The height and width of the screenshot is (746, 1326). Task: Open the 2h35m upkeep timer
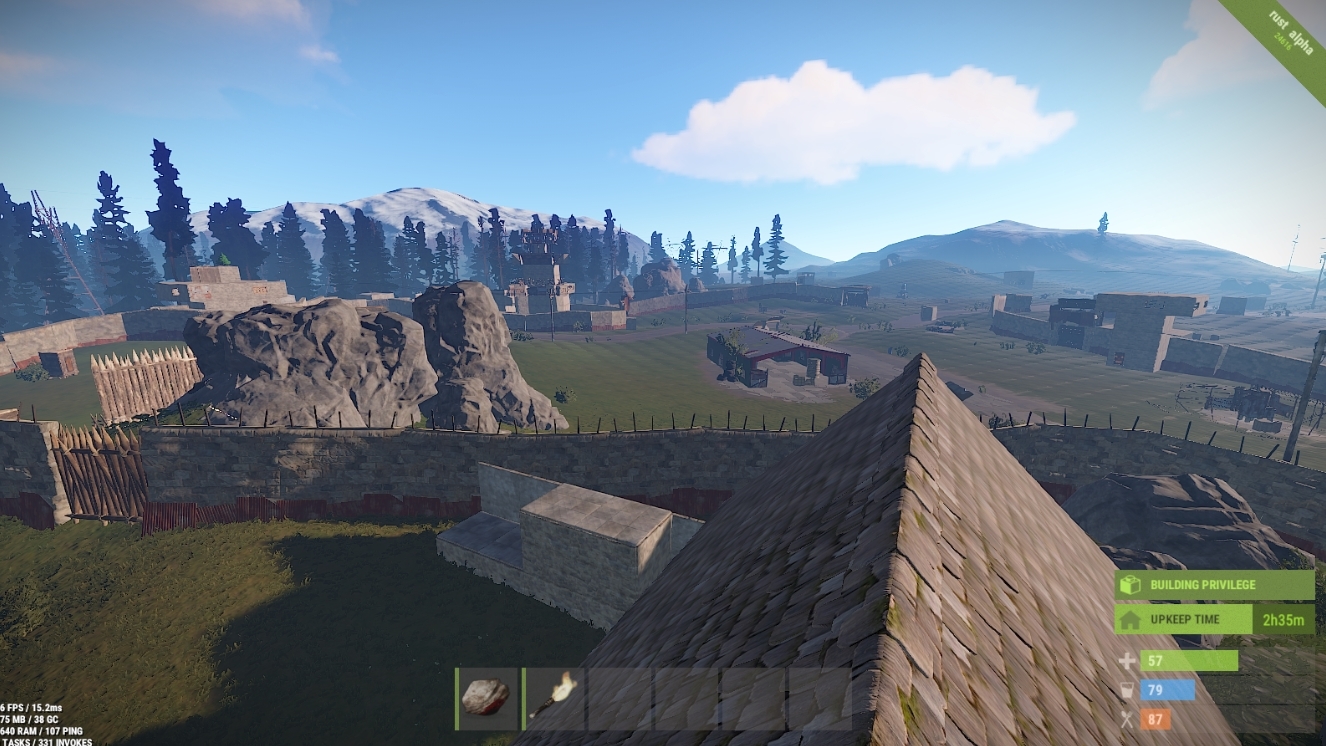pyautogui.click(x=1285, y=619)
